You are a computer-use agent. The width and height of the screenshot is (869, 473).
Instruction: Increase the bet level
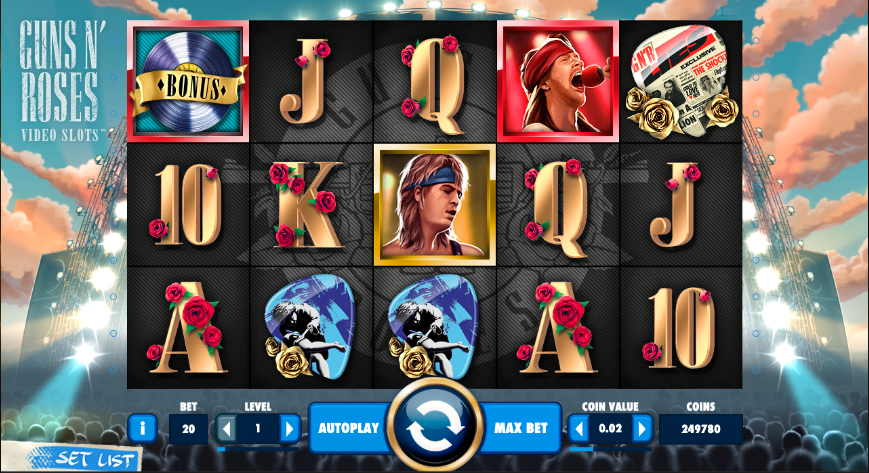click(289, 429)
